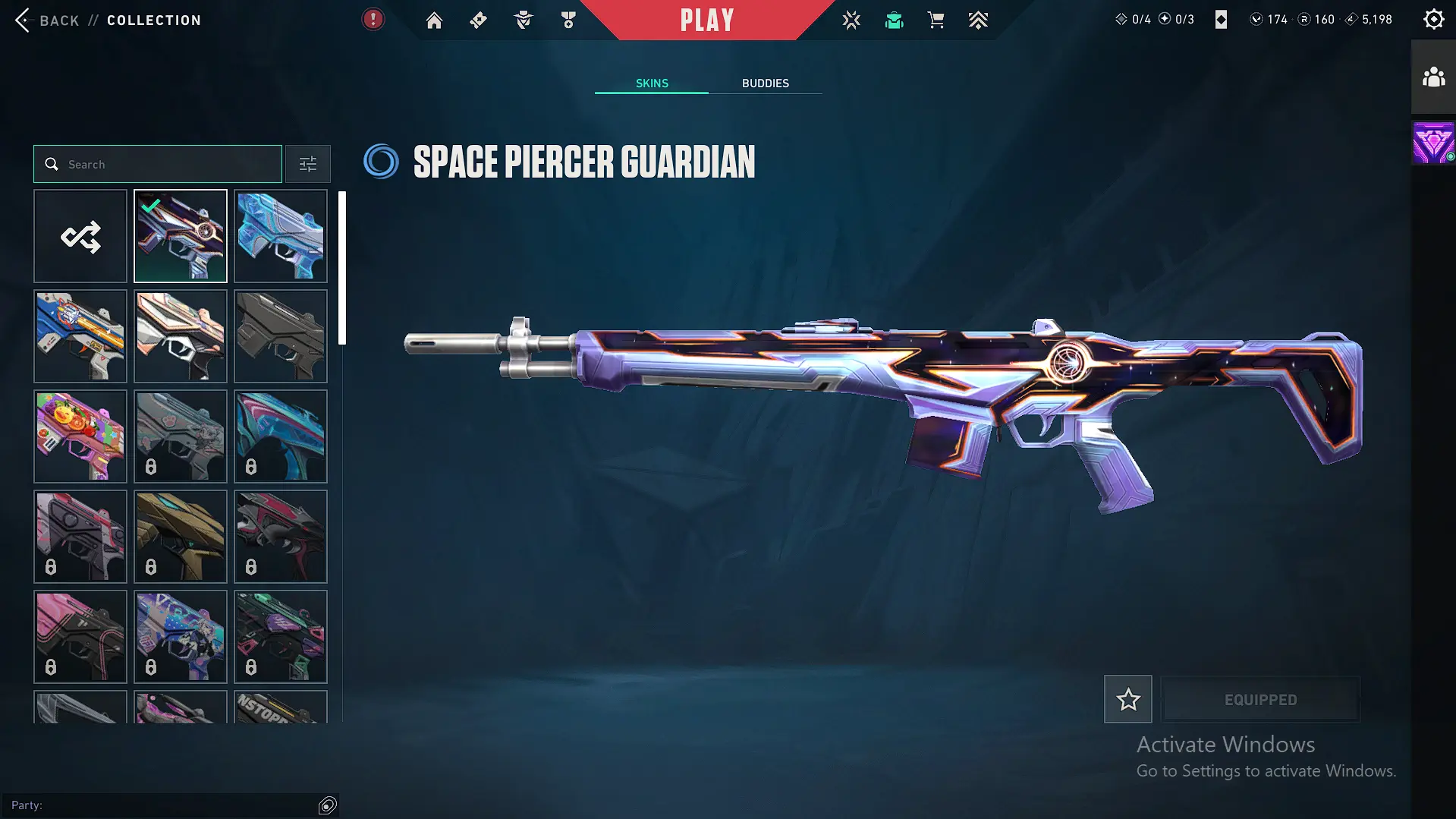Open the social friends panel icon

[1433, 77]
